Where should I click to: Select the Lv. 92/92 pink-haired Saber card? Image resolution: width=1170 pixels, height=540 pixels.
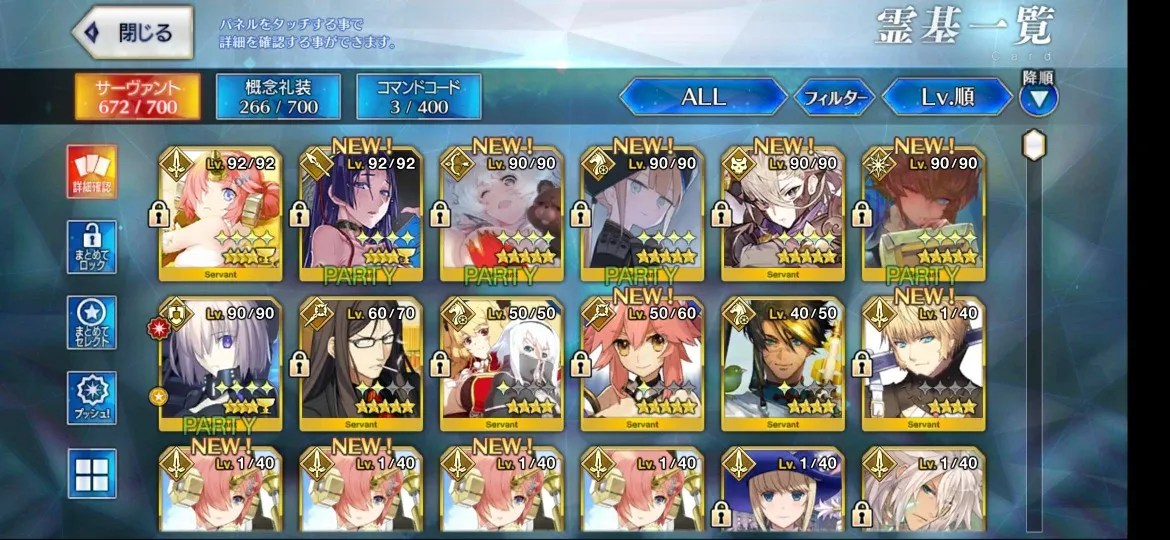click(x=221, y=213)
